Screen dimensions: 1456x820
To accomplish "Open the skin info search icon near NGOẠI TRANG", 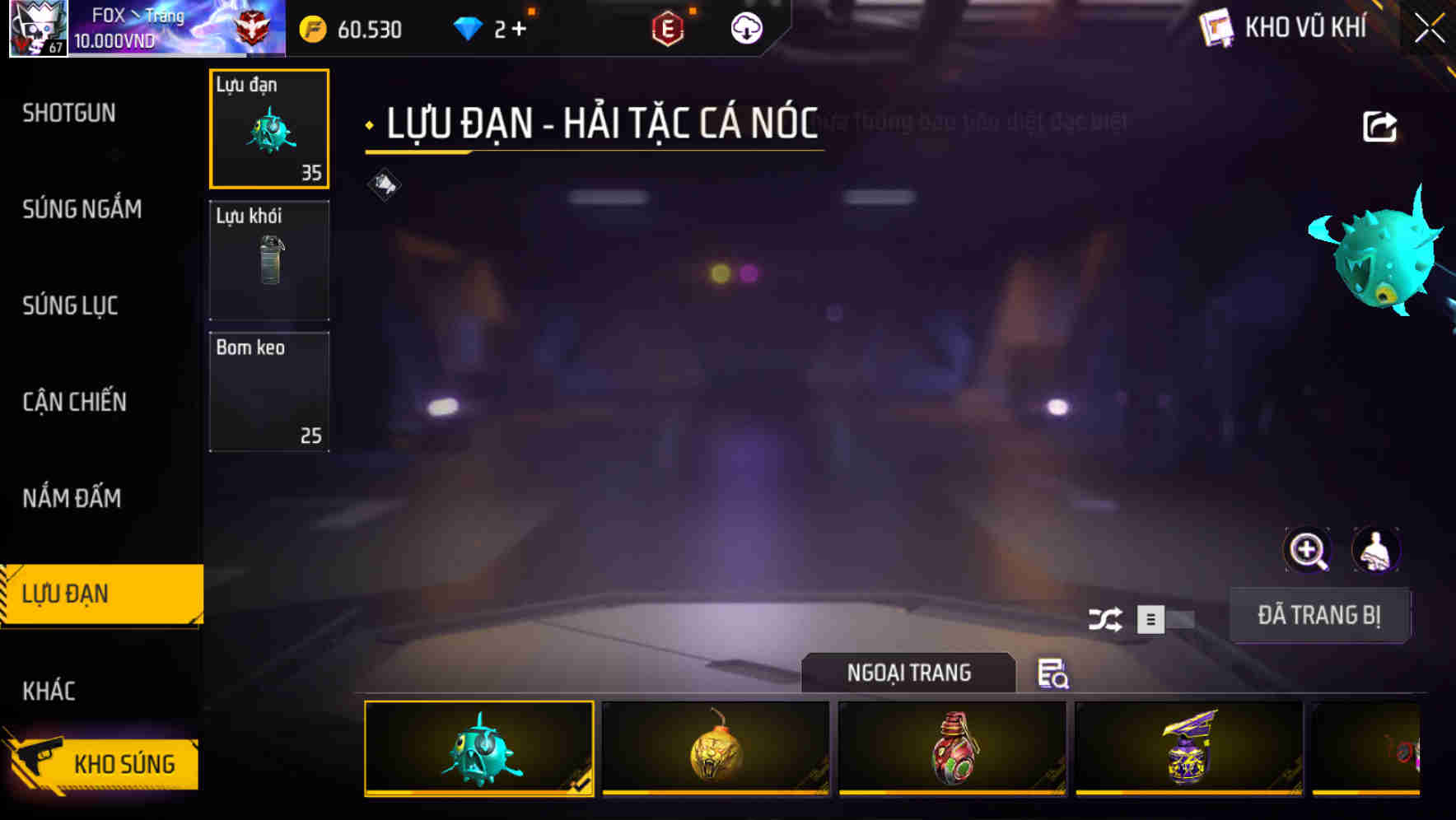I will tap(1052, 674).
